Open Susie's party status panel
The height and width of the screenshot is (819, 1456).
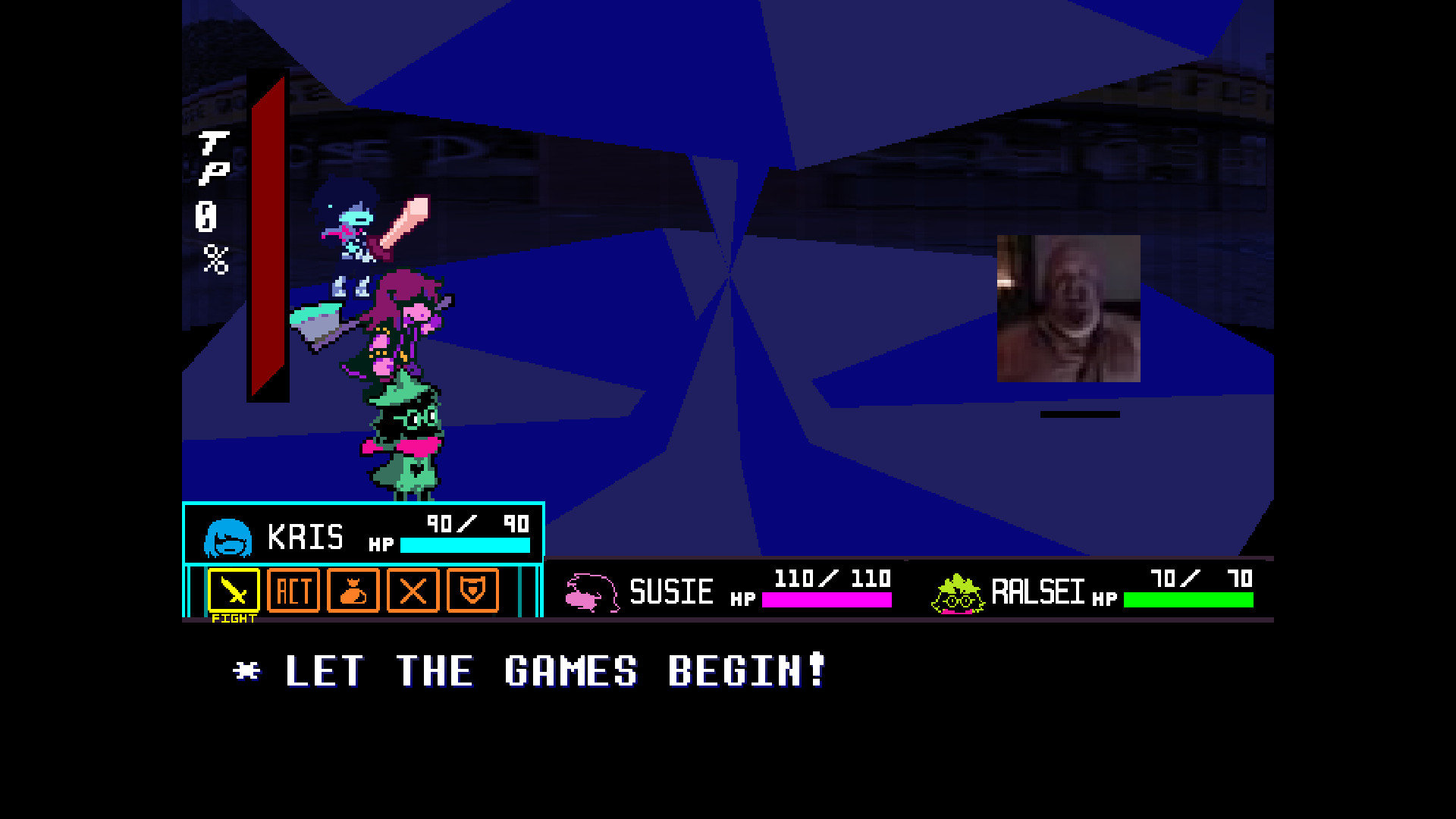[x=728, y=592]
